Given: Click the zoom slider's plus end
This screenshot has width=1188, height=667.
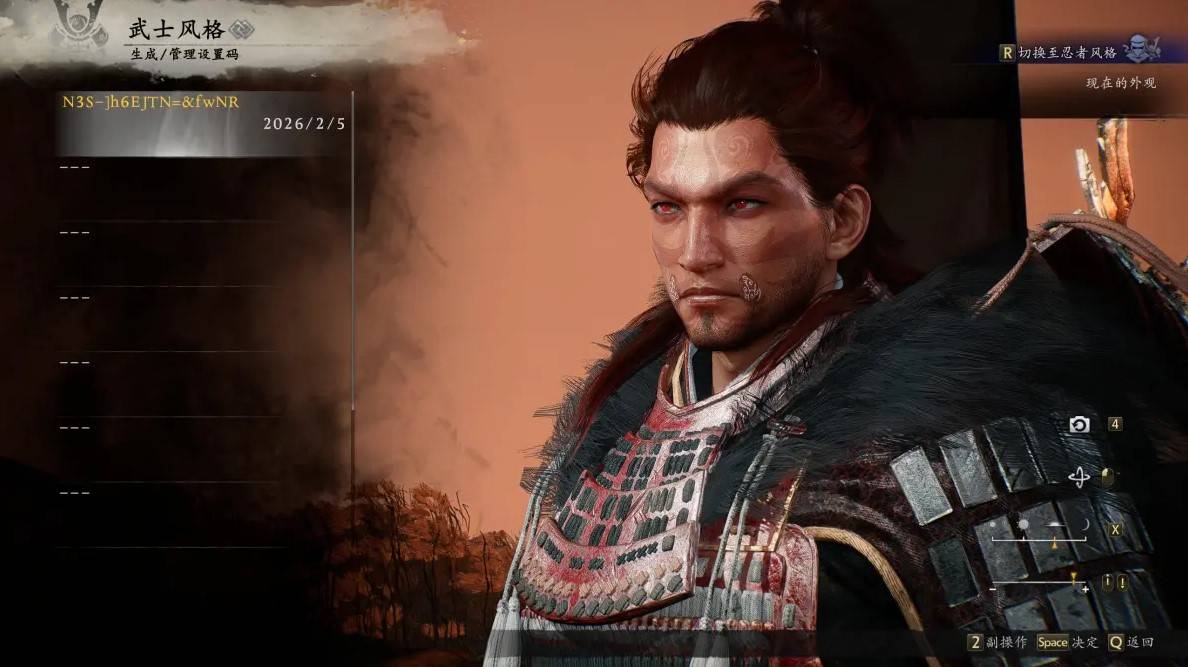Looking at the screenshot, I should pos(1085,590).
